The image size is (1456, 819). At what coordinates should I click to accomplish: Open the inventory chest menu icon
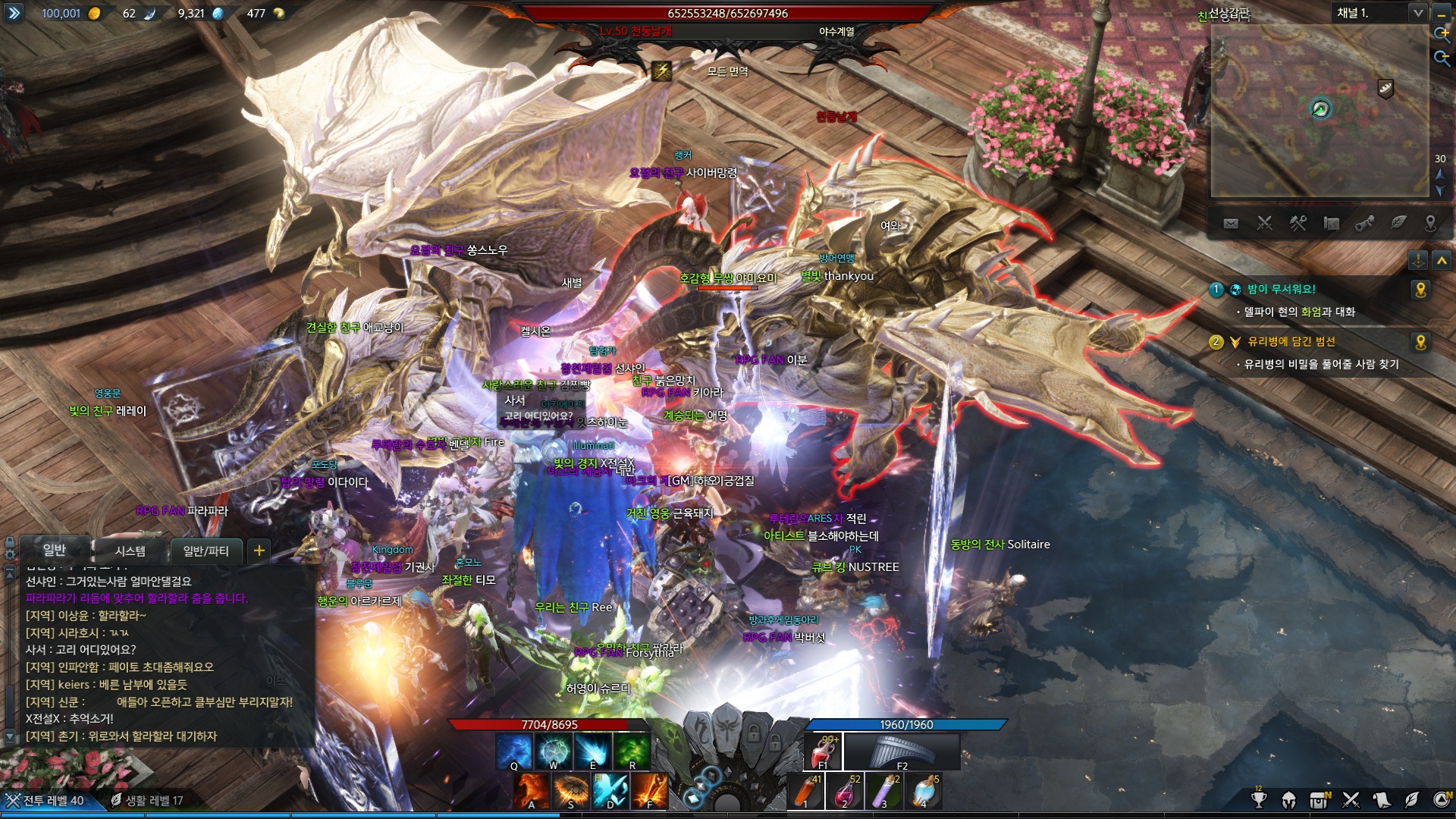pyautogui.click(x=1319, y=799)
